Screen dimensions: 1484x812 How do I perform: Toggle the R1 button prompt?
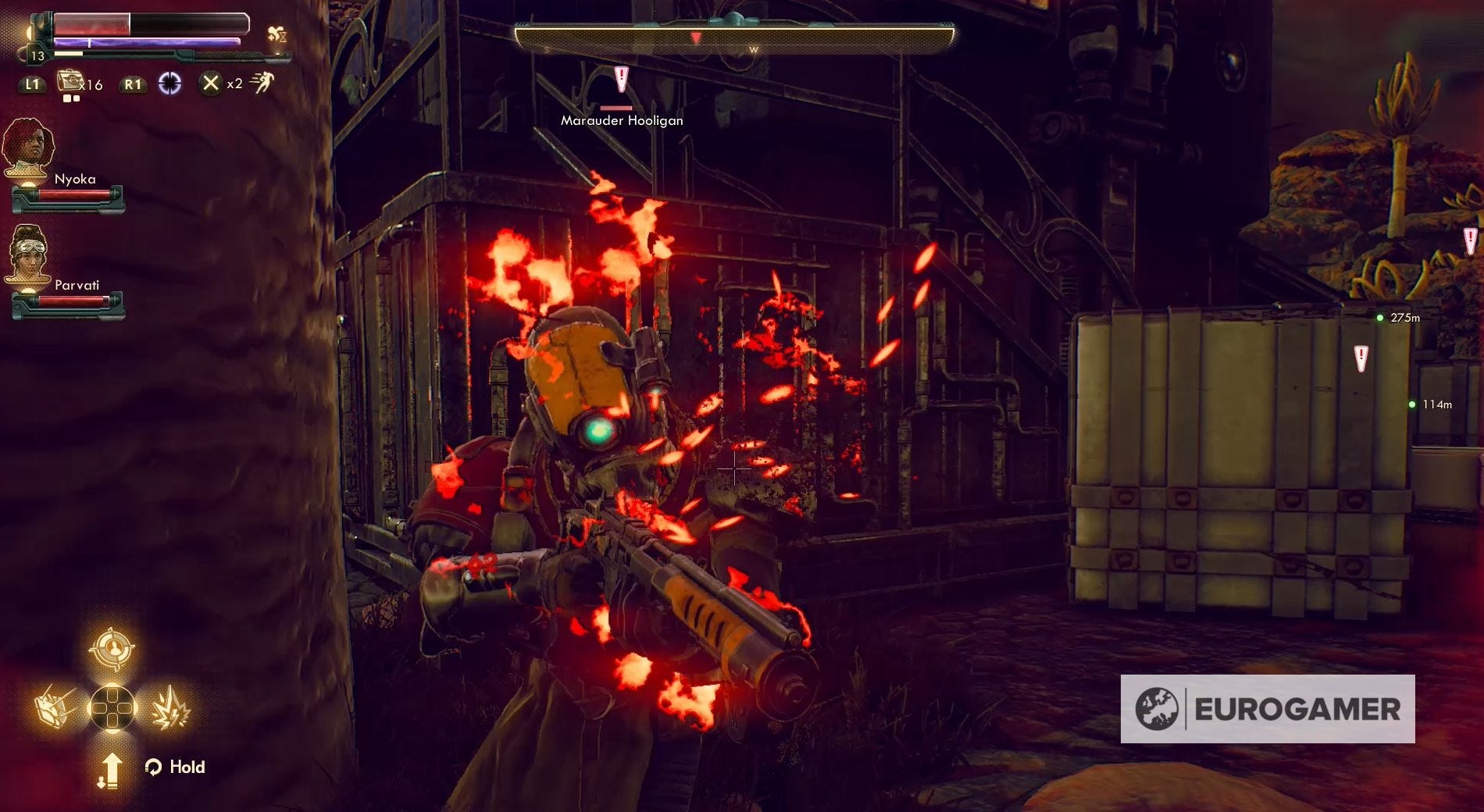tap(134, 84)
